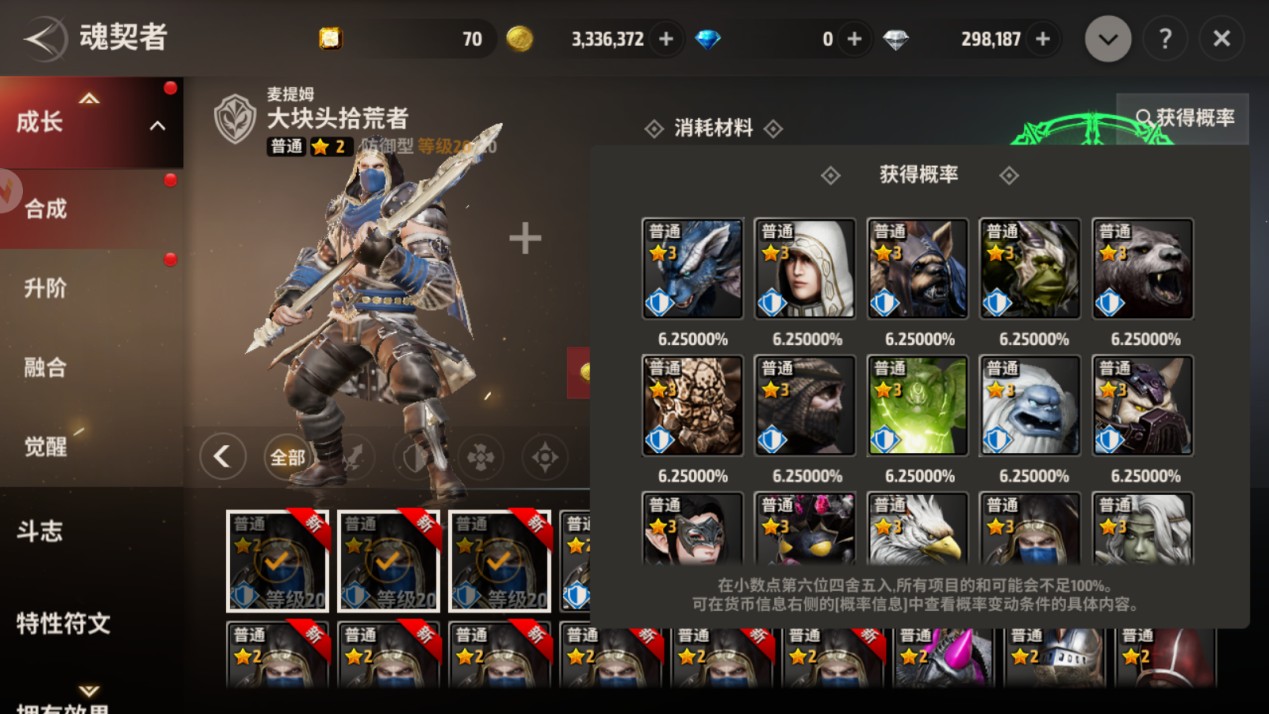Select the white yeti hero portrait
Viewport: 1269px width, 714px height.
click(1030, 405)
